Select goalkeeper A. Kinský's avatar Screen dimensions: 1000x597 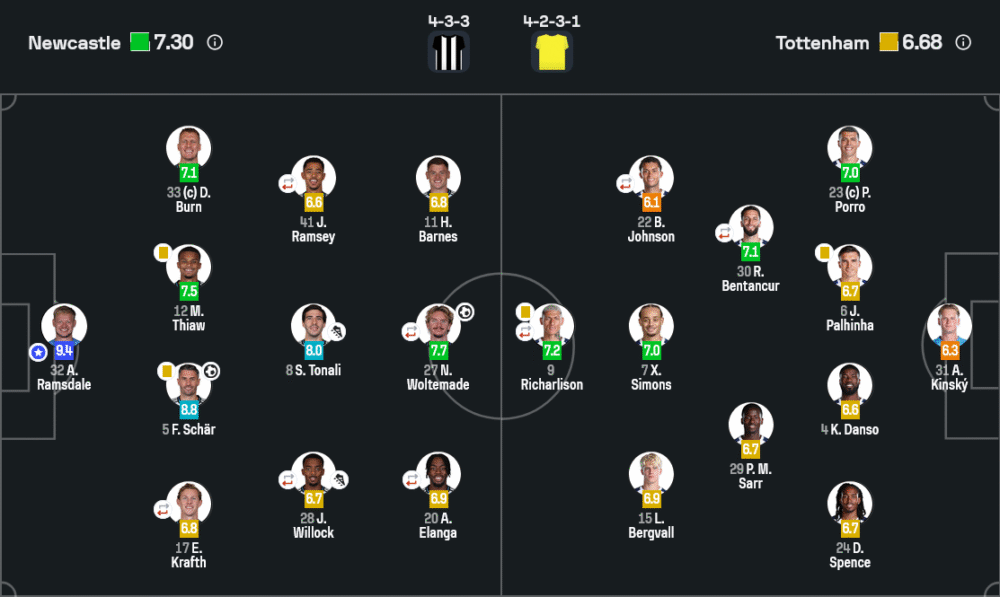tap(949, 325)
